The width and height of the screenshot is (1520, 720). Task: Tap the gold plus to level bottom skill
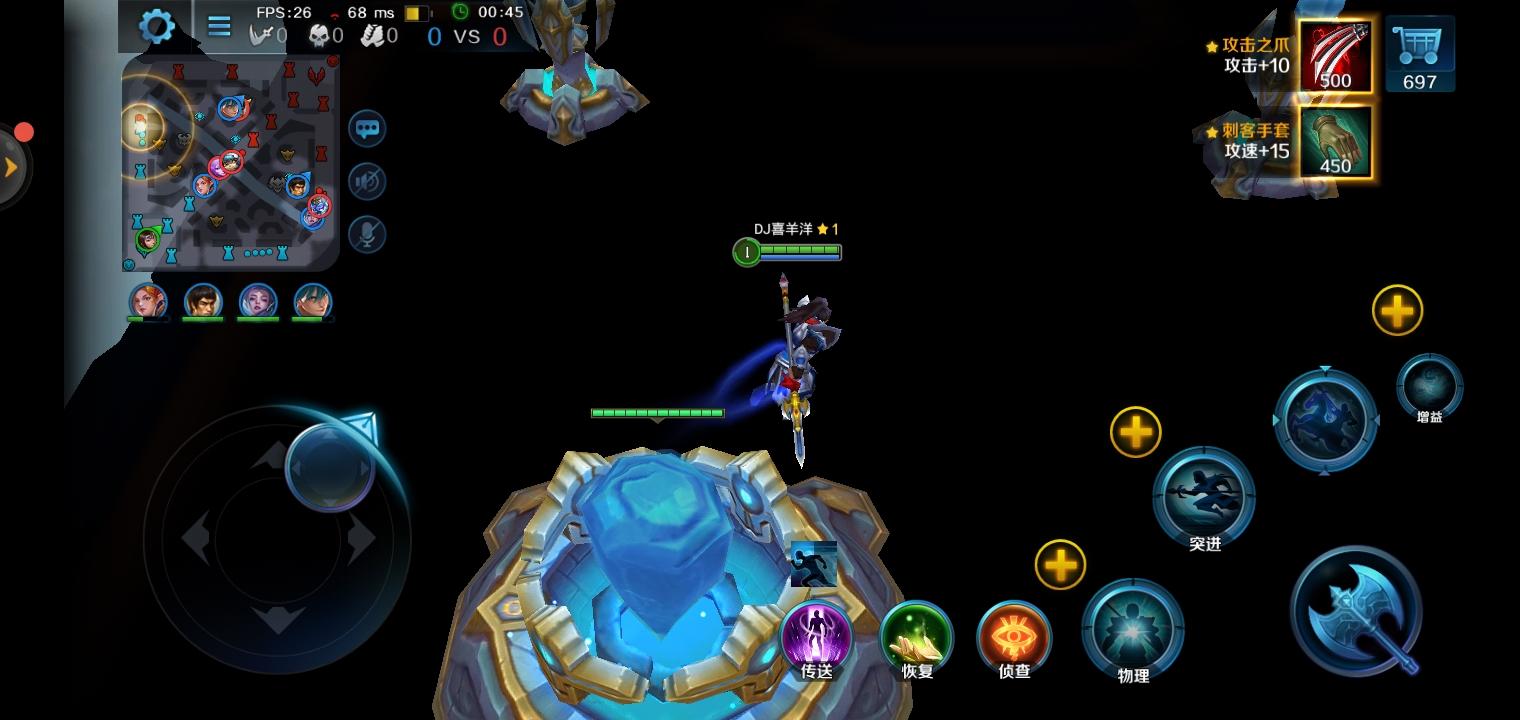tap(1060, 565)
